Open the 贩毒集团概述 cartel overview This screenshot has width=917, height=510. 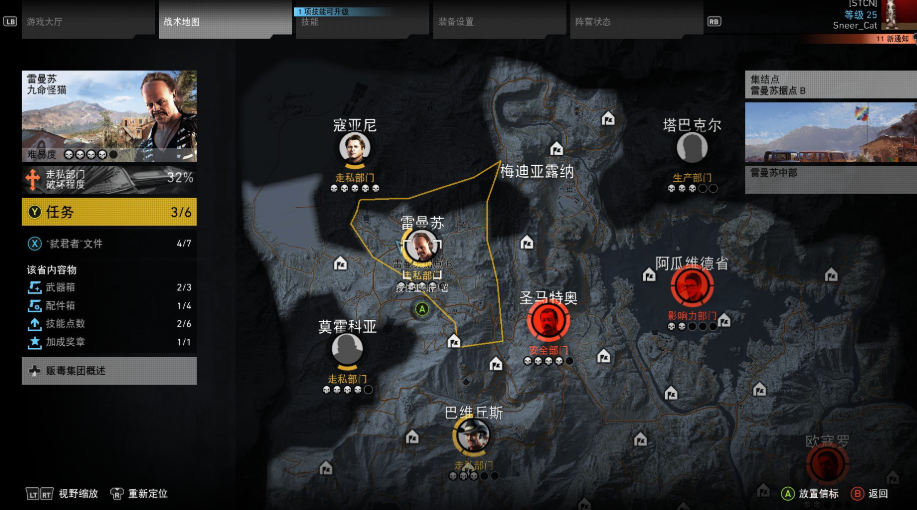click(109, 371)
